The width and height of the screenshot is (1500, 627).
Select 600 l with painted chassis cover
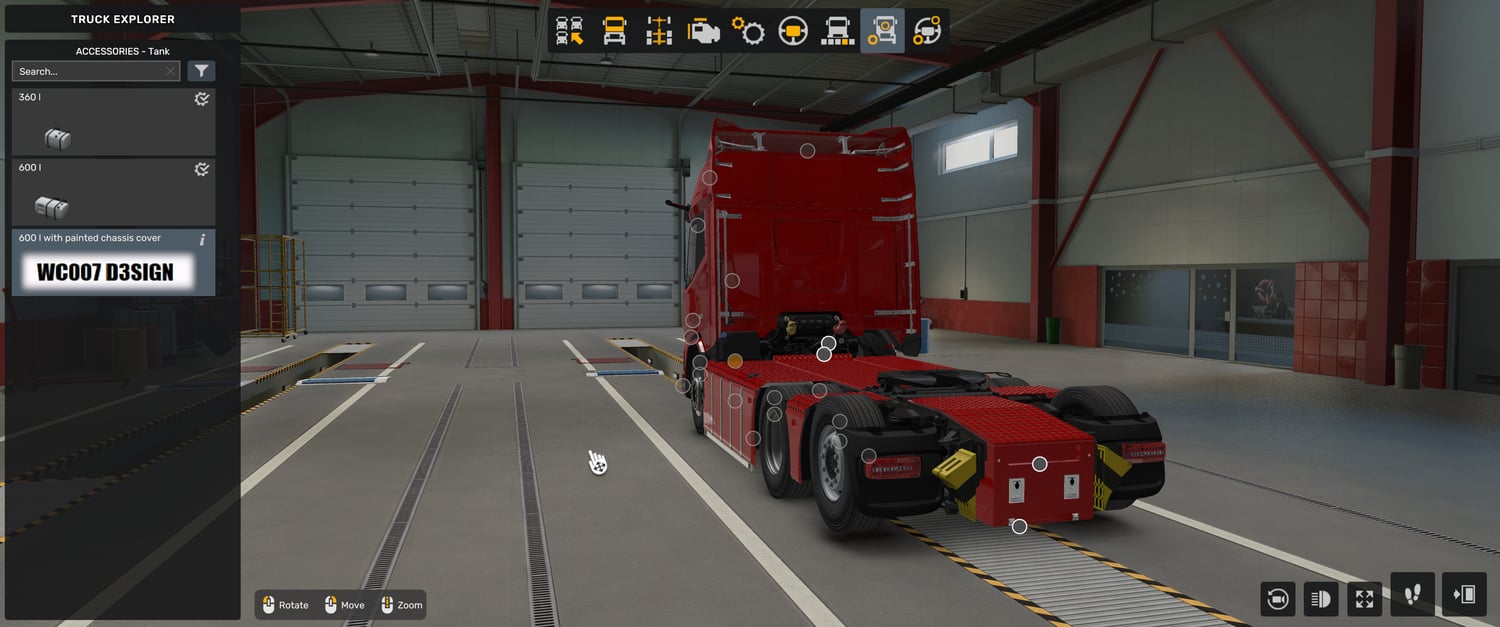point(113,263)
